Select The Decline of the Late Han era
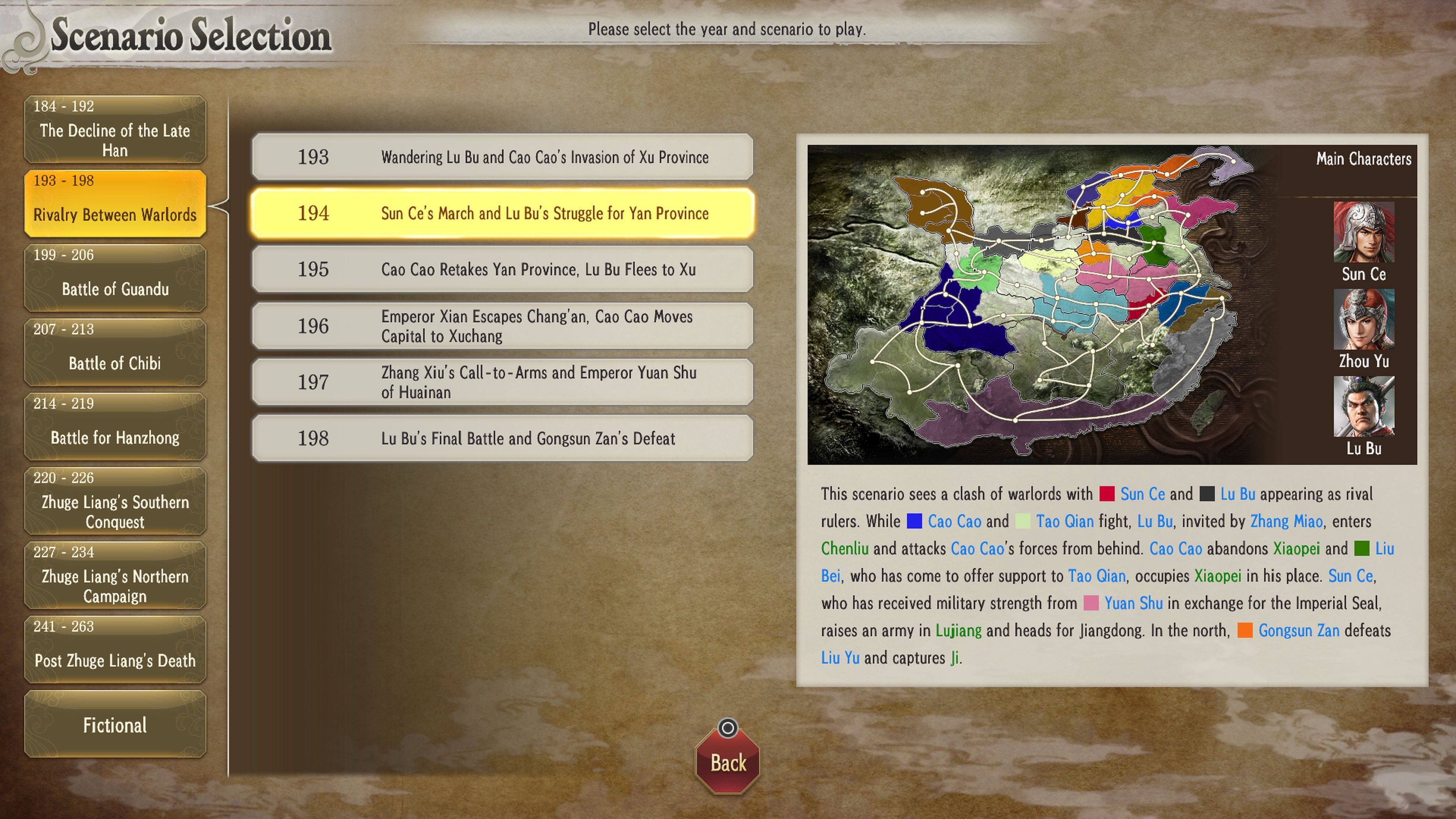The width and height of the screenshot is (1456, 819). pyautogui.click(x=115, y=129)
